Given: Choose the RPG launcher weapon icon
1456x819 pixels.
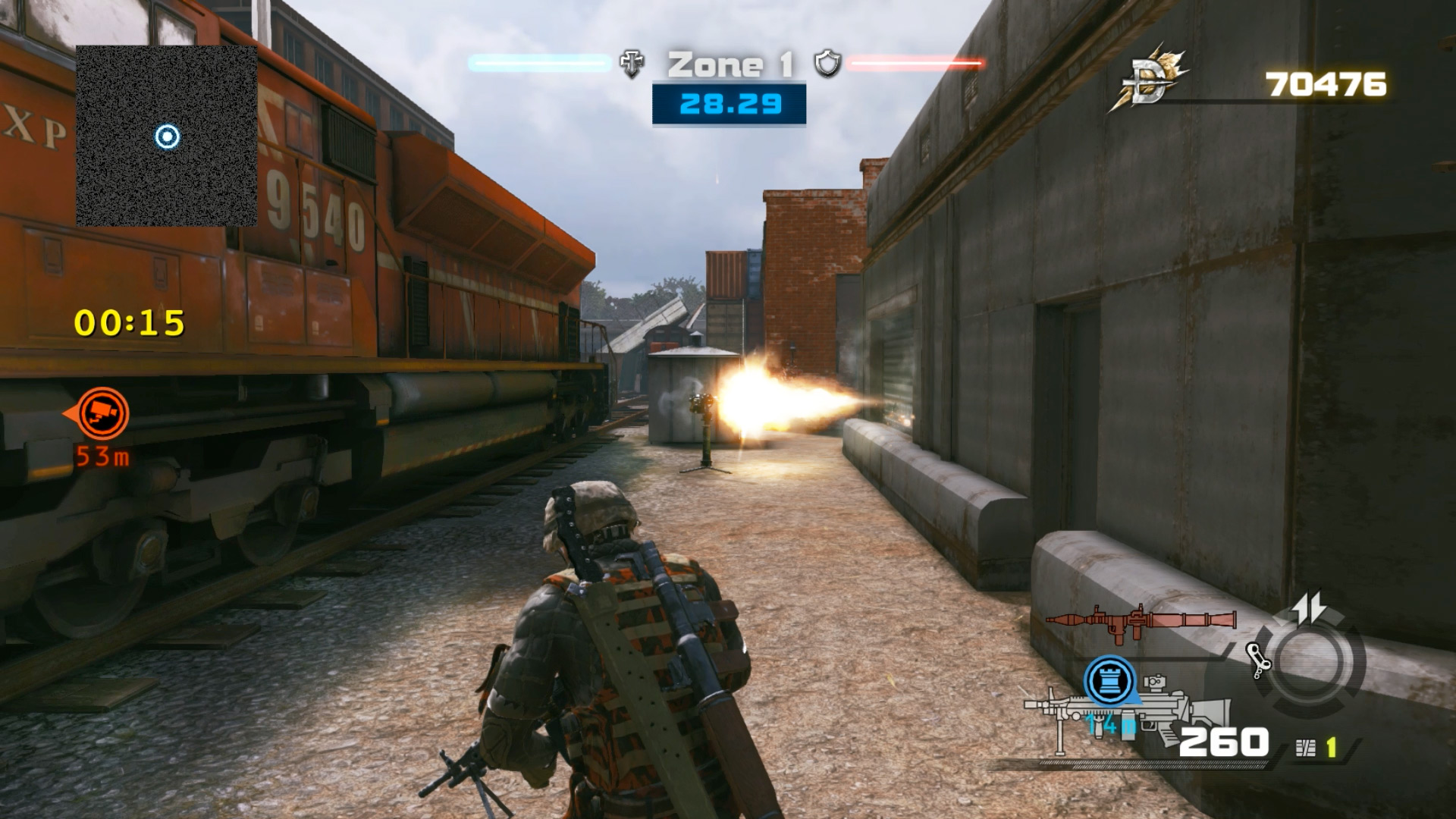Looking at the screenshot, I should (1140, 620).
